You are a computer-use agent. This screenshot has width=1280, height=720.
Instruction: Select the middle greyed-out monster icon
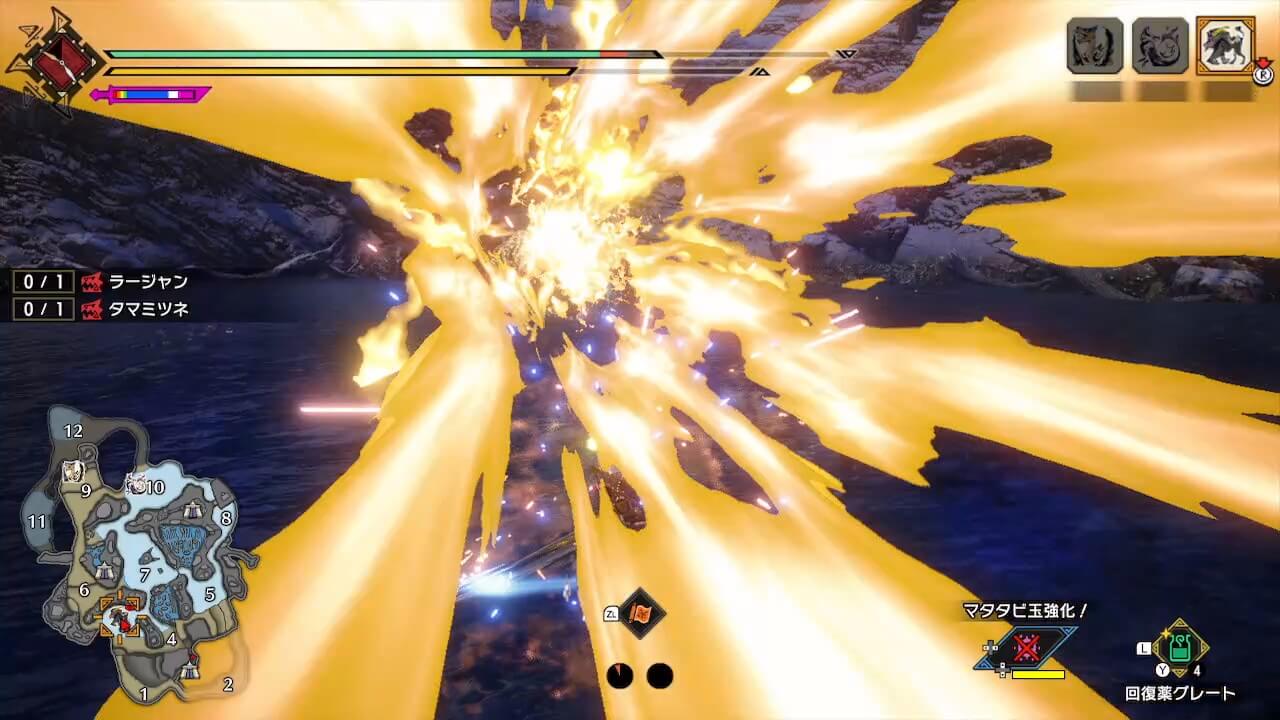1160,46
